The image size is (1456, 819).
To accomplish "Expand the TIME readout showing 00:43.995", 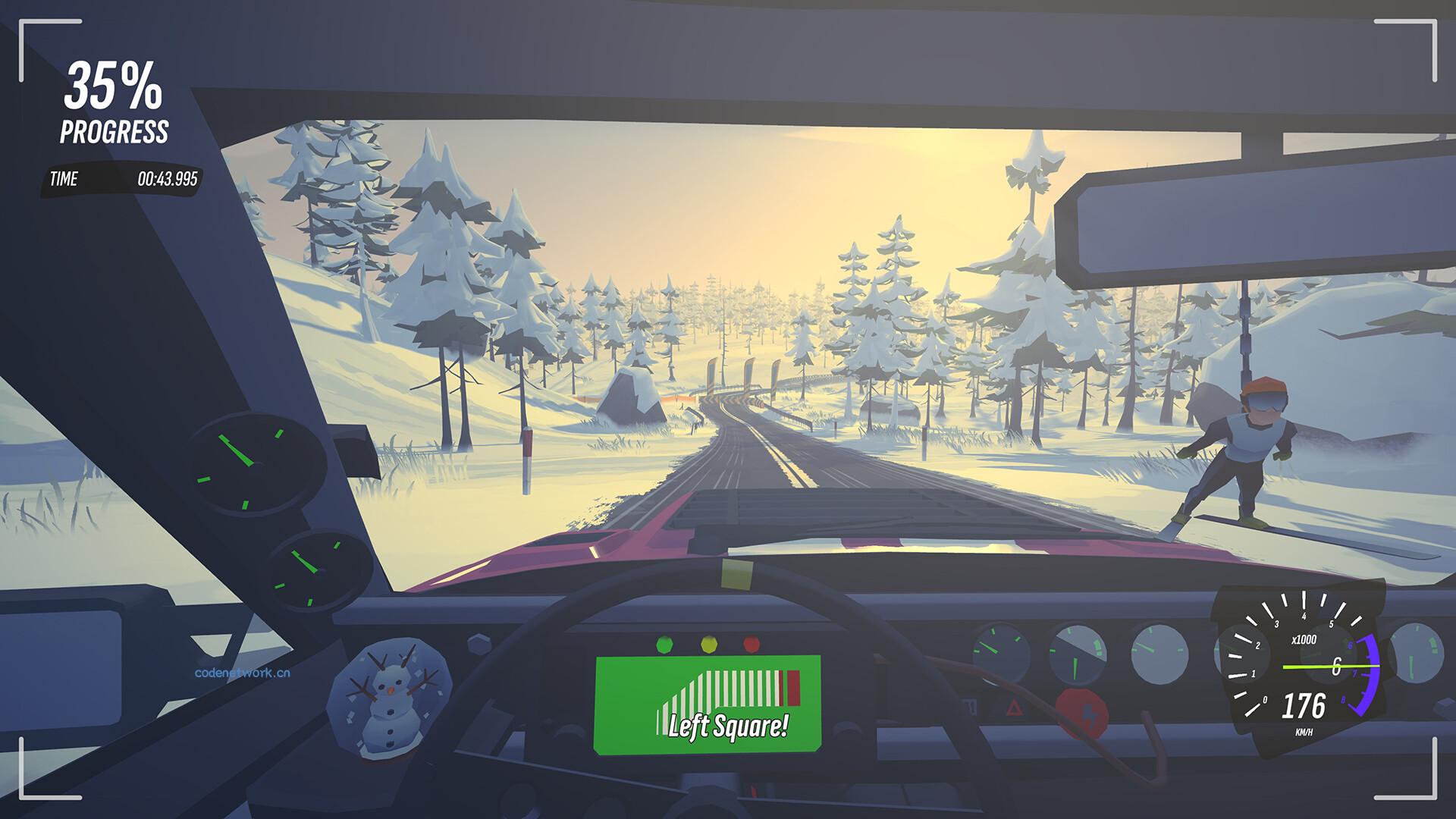I will pyautogui.click(x=168, y=180).
